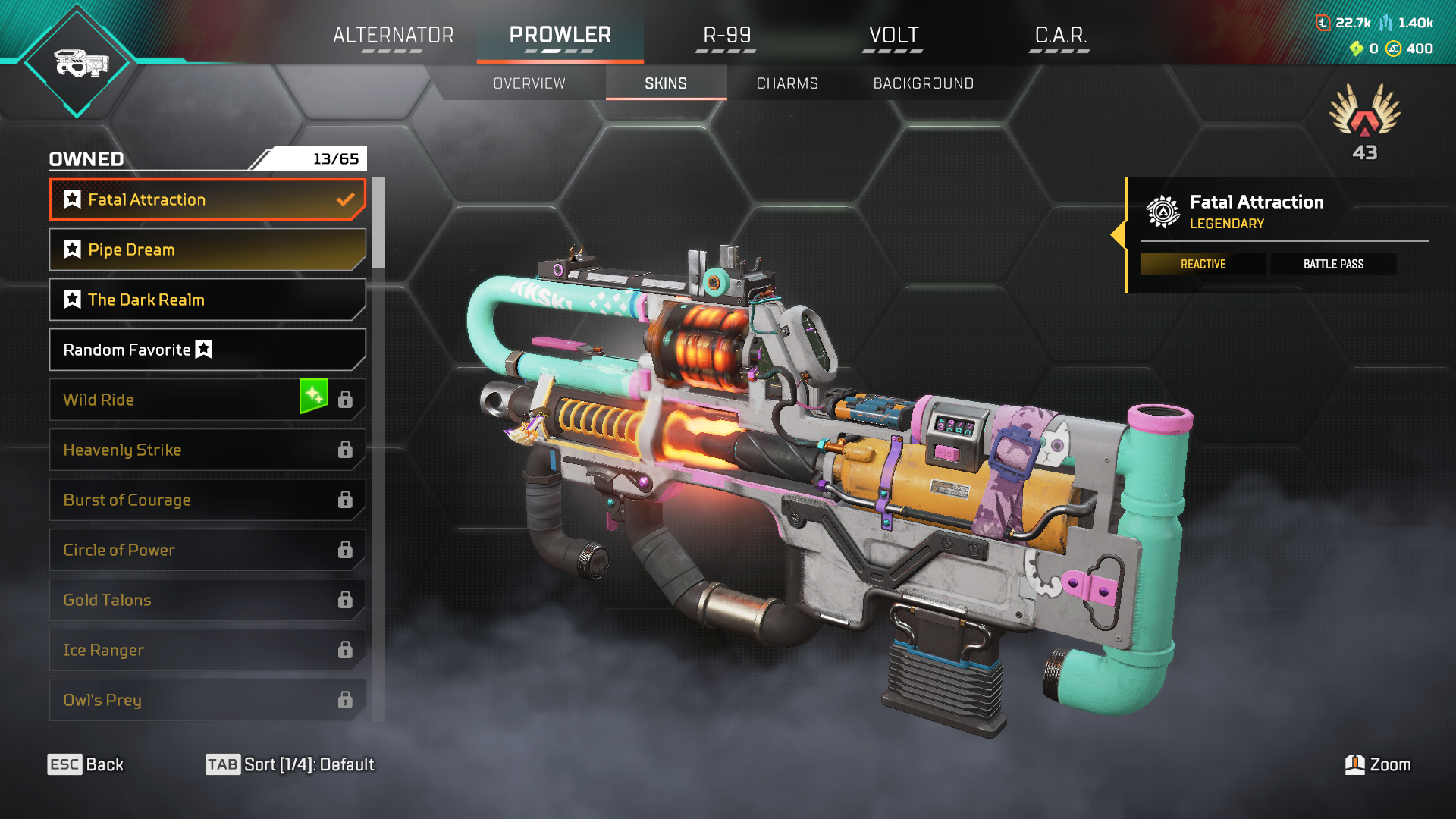Show the Charms sub-tab
Image resolution: width=1456 pixels, height=819 pixels.
[787, 83]
